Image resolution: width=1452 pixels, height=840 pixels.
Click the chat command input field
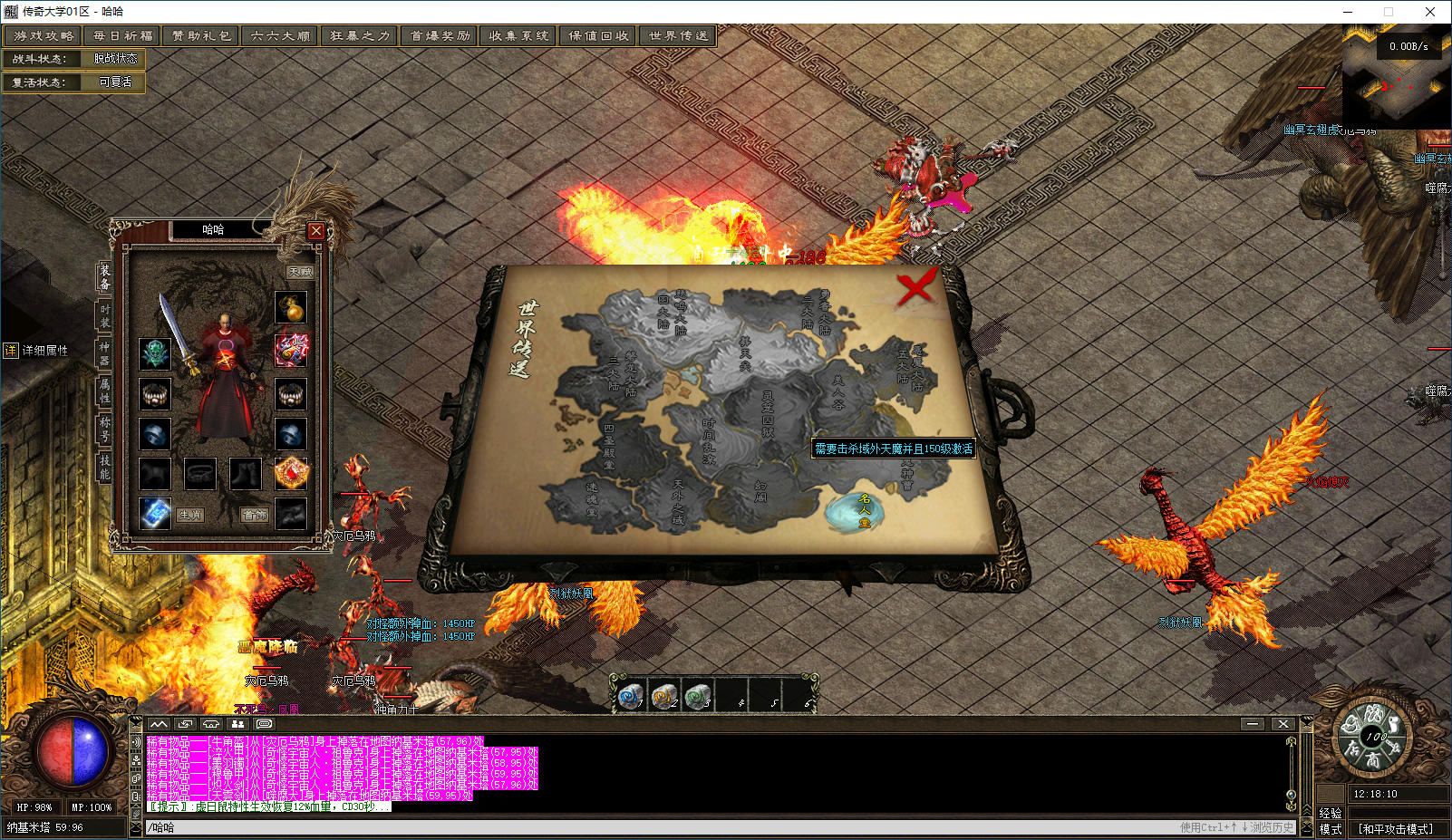[634, 827]
